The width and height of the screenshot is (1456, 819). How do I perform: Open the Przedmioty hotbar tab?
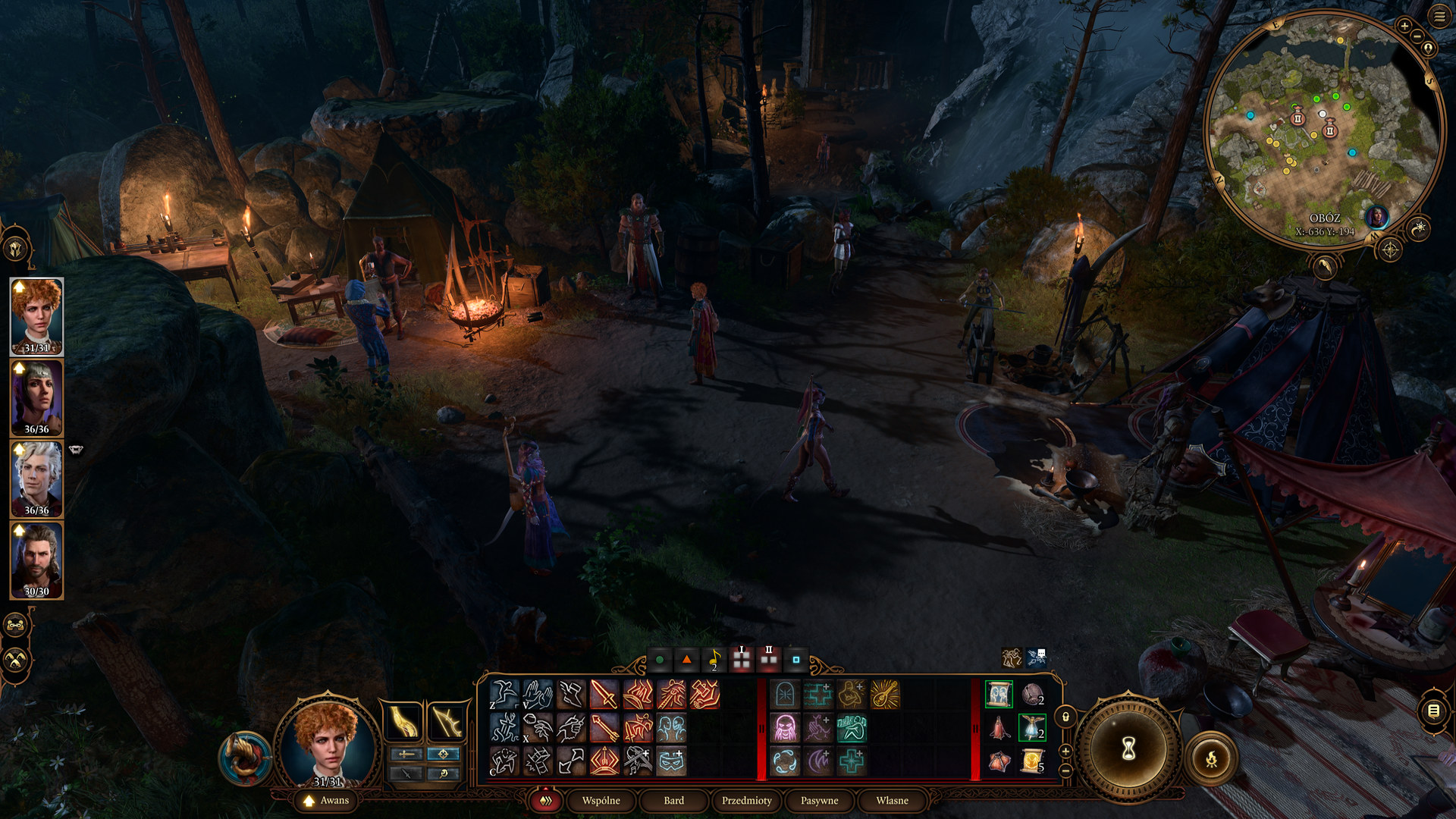click(x=746, y=800)
